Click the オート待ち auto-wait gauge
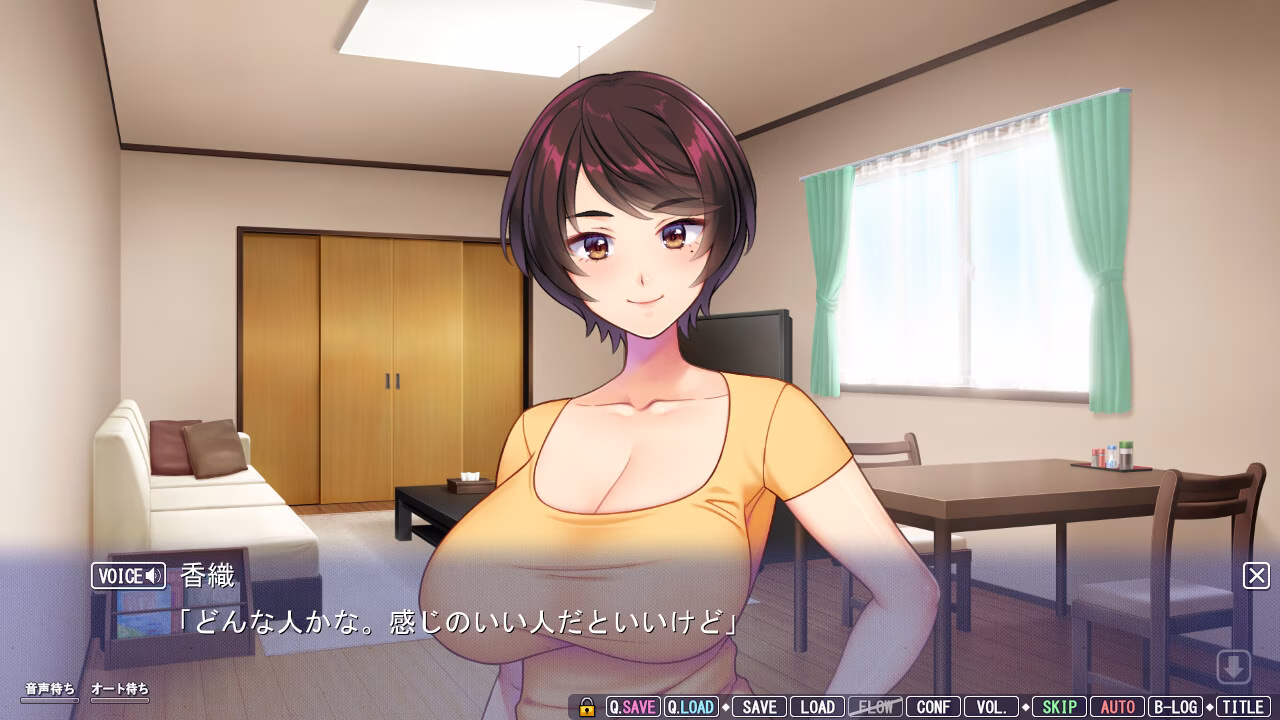This screenshot has width=1280, height=720. pyautogui.click(x=122, y=690)
